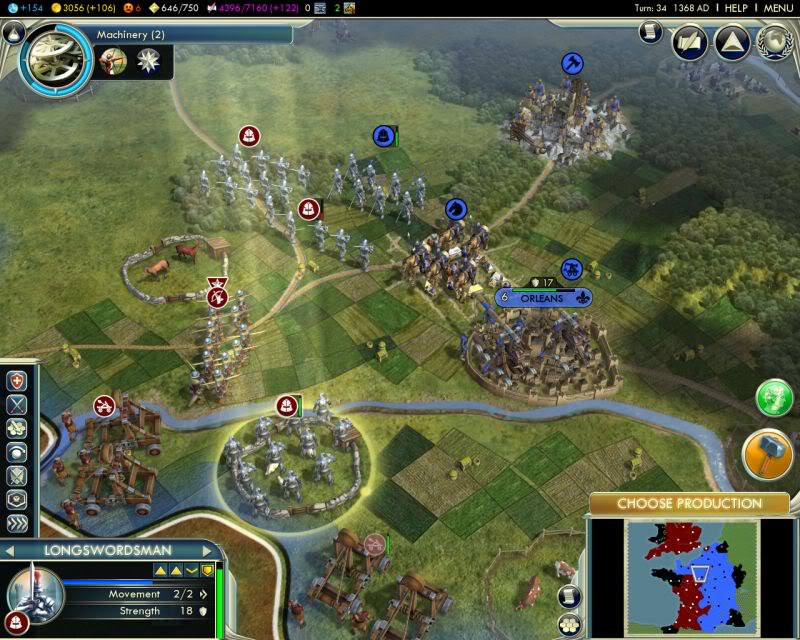
Task: Open the game MENU
Action: click(x=778, y=8)
